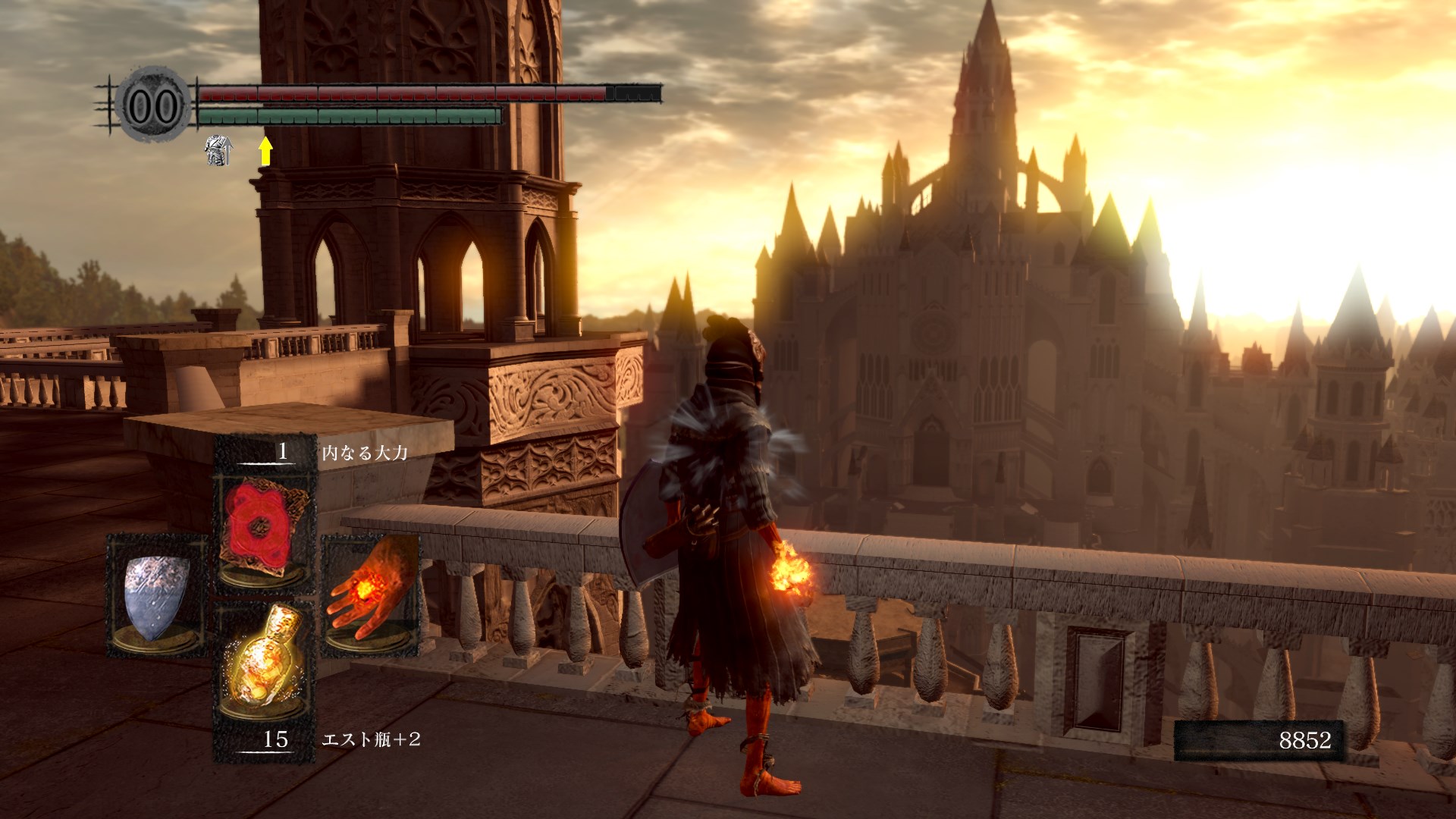This screenshot has height=819, width=1456.
Task: Choose the Pyromancy Flame right-hand slot
Action: pos(371,595)
